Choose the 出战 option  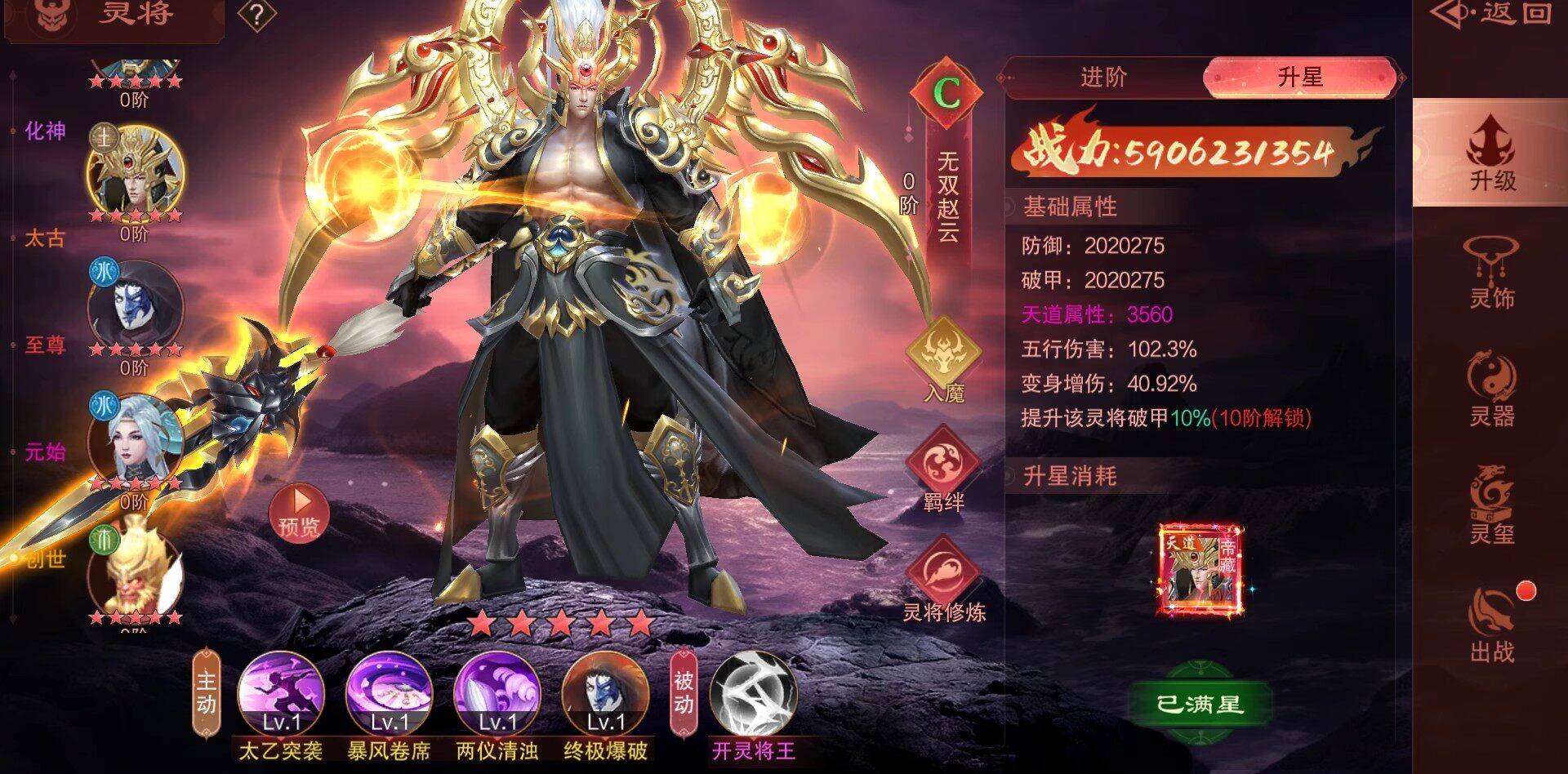click(x=1491, y=625)
